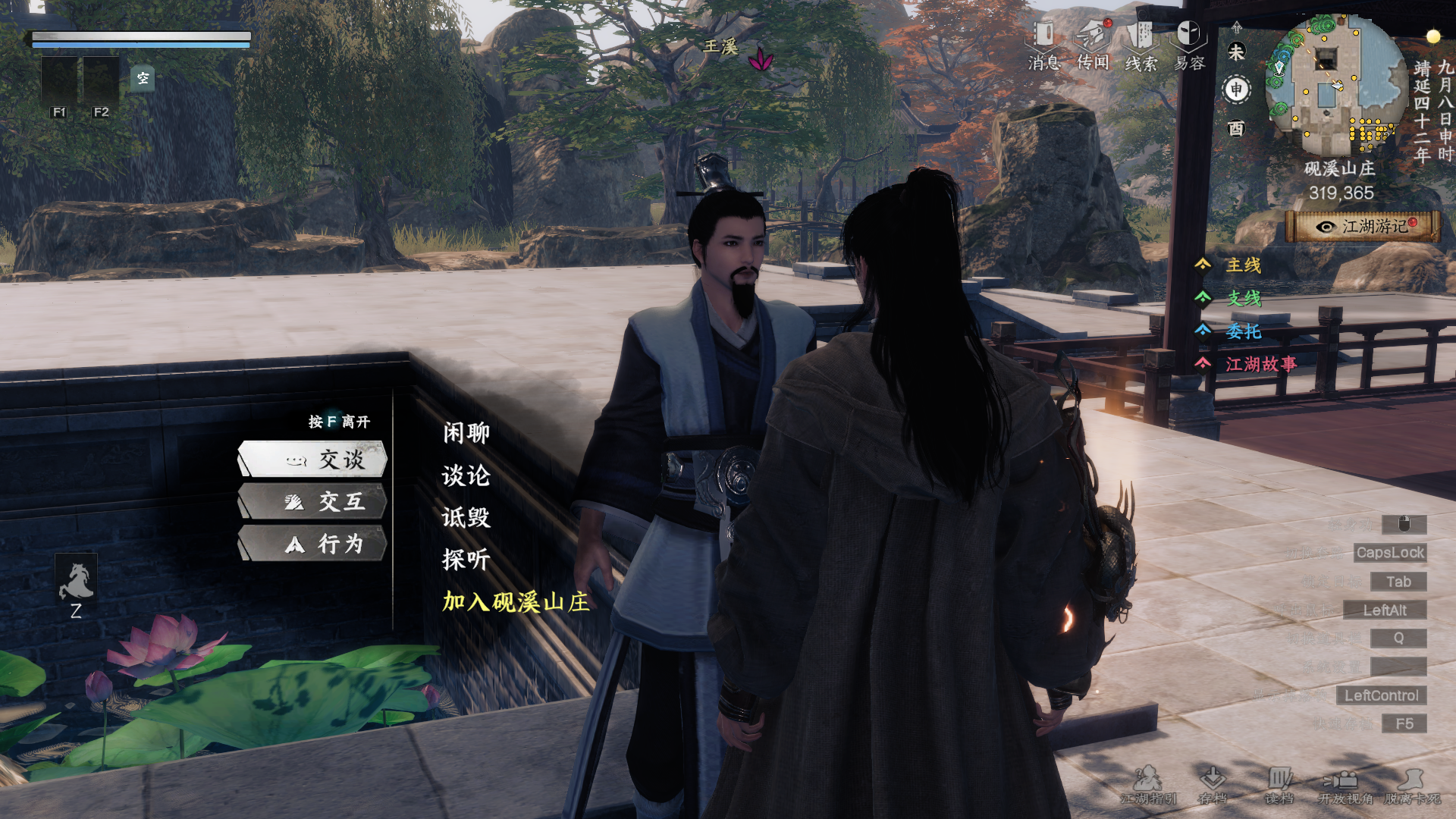Image resolution: width=1456 pixels, height=819 pixels.
Task: Open the 传闻 rumors icon
Action: click(1093, 44)
